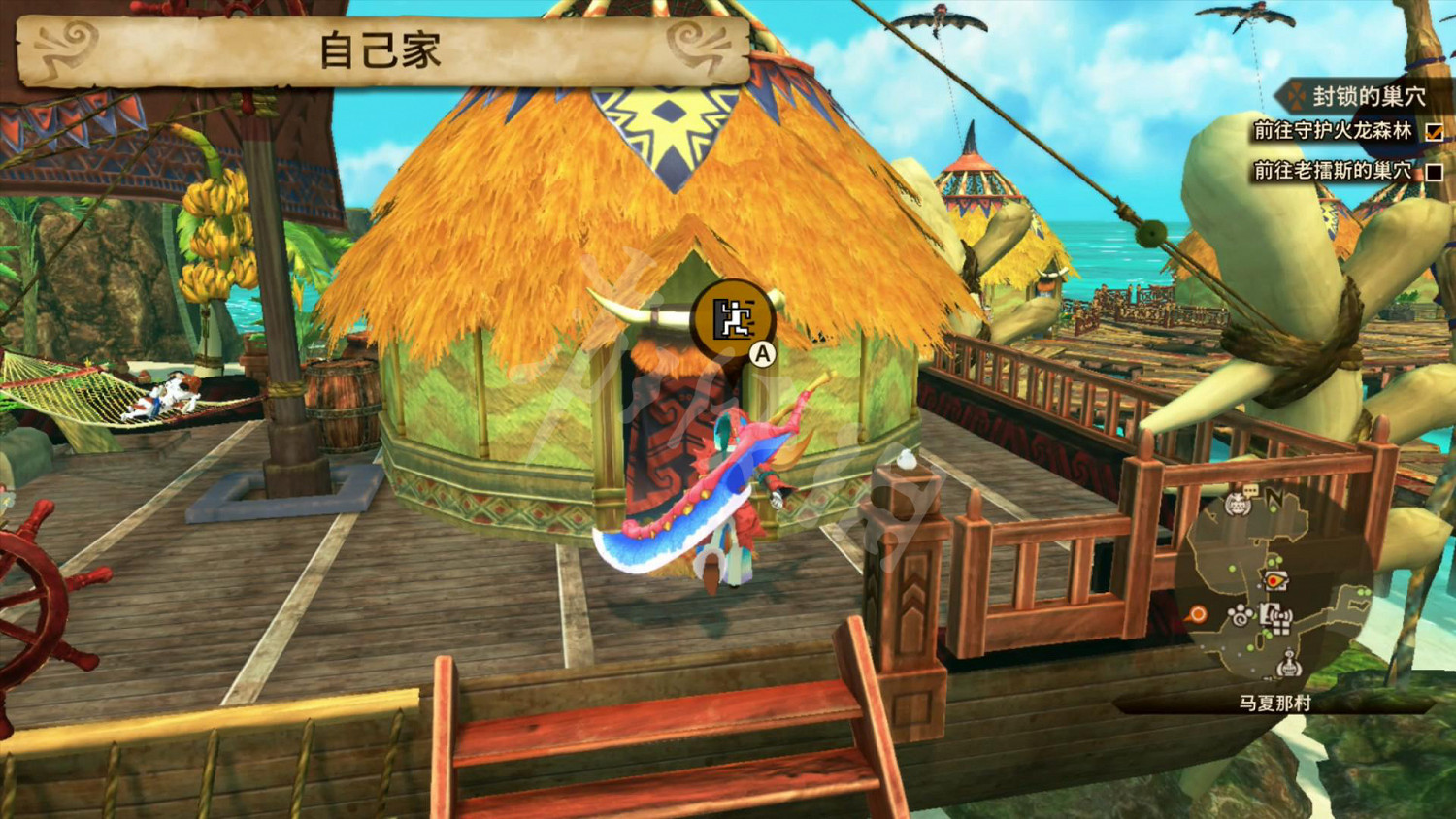Select the eye-shaped quest marker on the minimap
Viewport: 1456px width, 819px height.
[x=1276, y=580]
